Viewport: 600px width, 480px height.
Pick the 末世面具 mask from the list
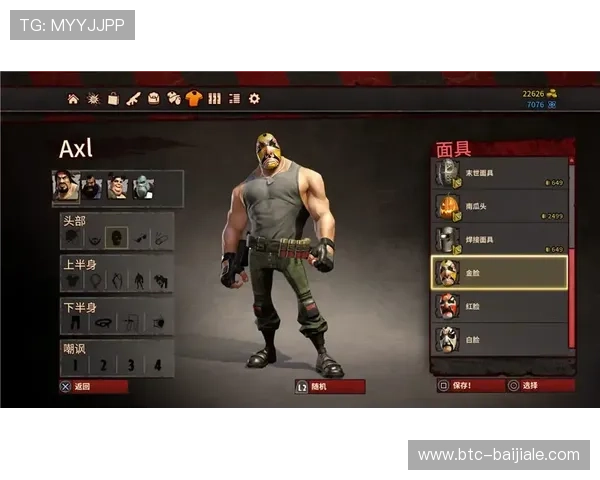500,174
